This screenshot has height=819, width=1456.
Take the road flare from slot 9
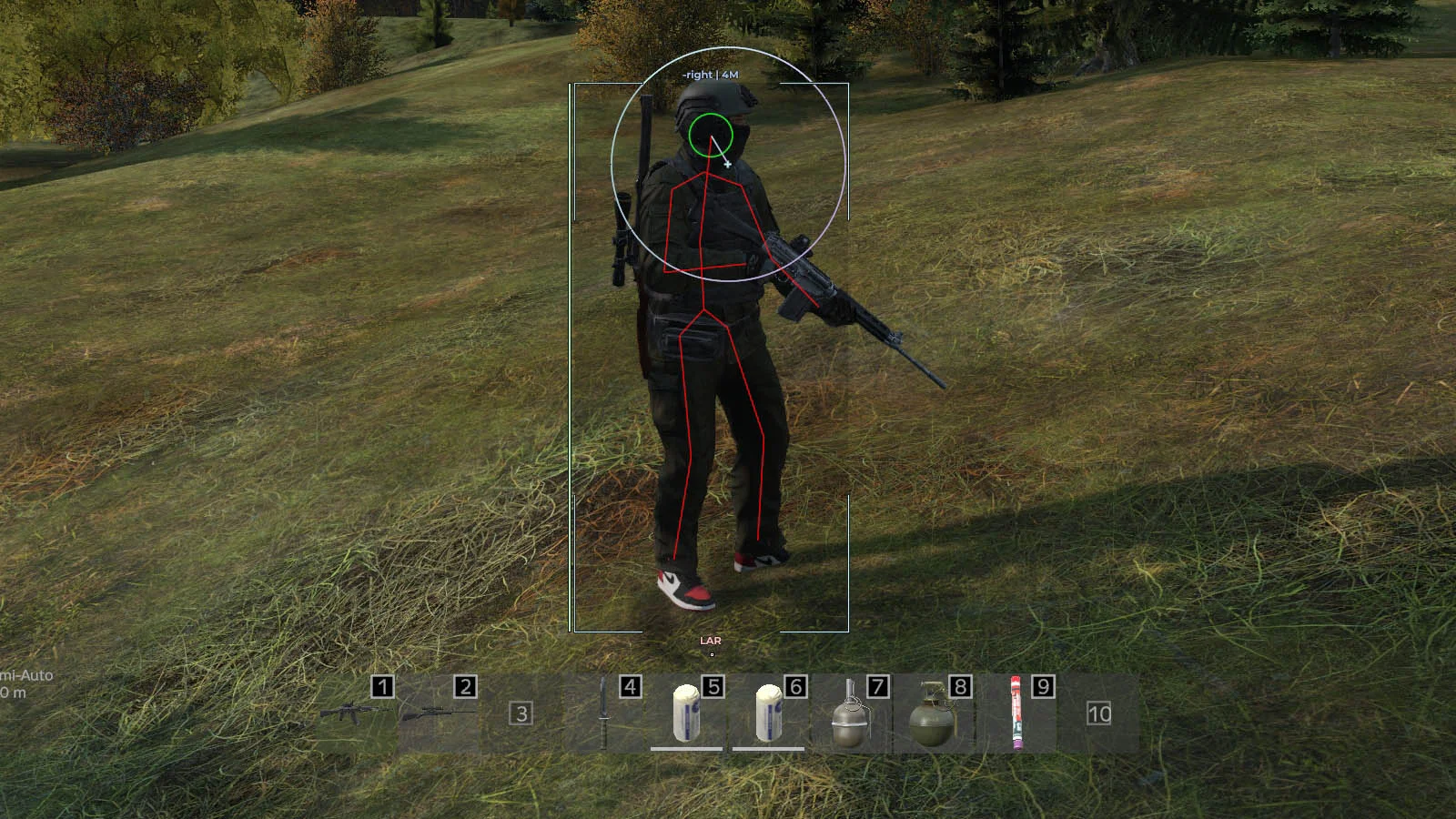(x=1016, y=713)
